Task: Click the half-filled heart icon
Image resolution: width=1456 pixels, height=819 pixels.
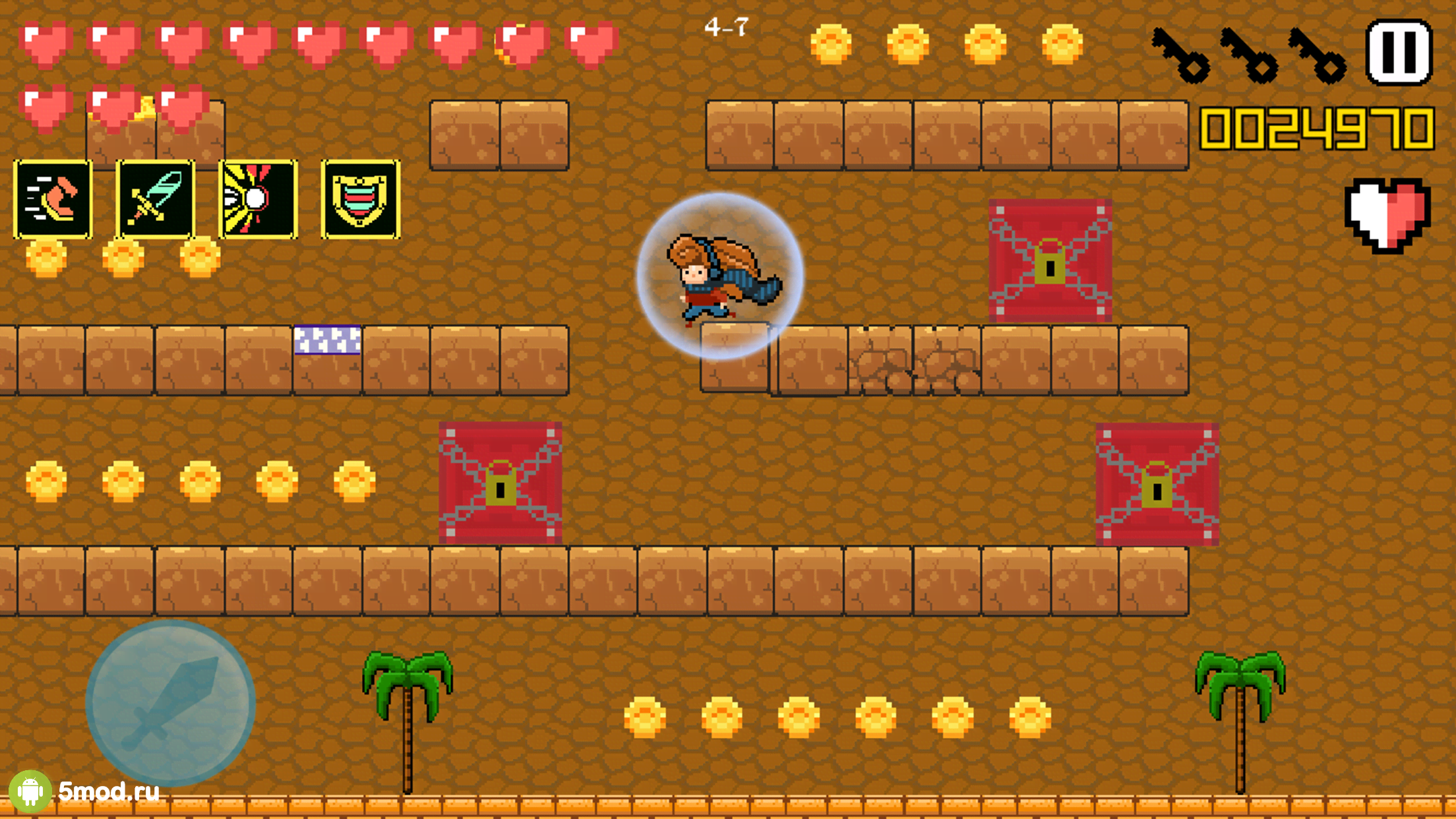Action: pyautogui.click(x=1387, y=215)
